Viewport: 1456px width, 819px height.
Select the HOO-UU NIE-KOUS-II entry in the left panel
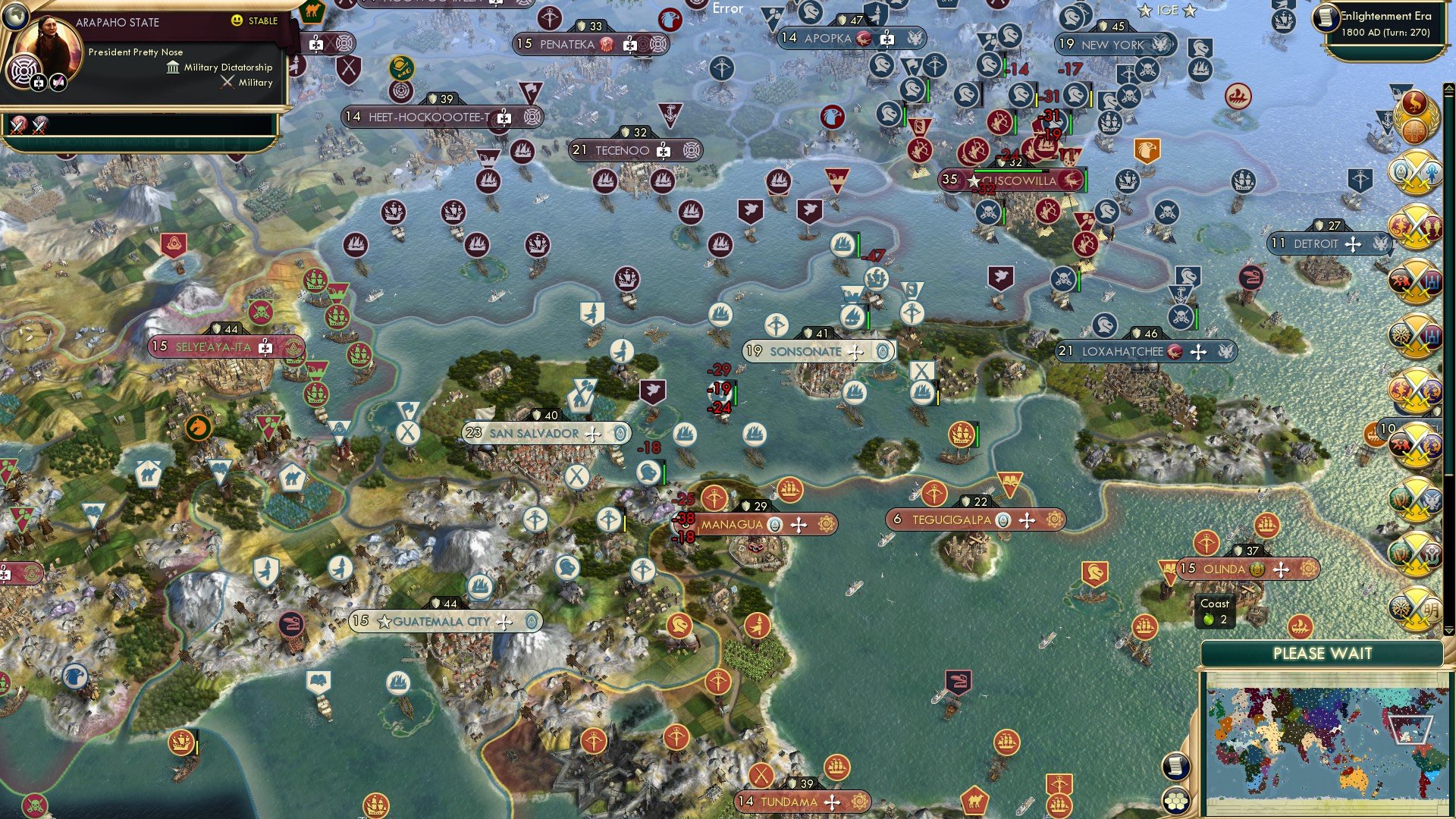[114, 141]
